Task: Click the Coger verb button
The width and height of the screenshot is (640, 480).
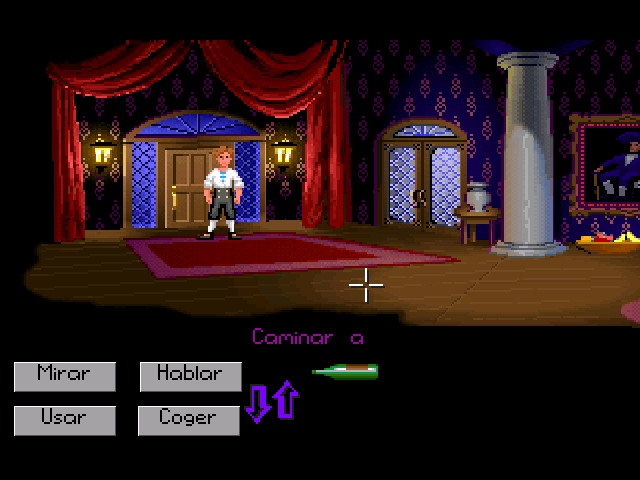Action: click(x=190, y=419)
